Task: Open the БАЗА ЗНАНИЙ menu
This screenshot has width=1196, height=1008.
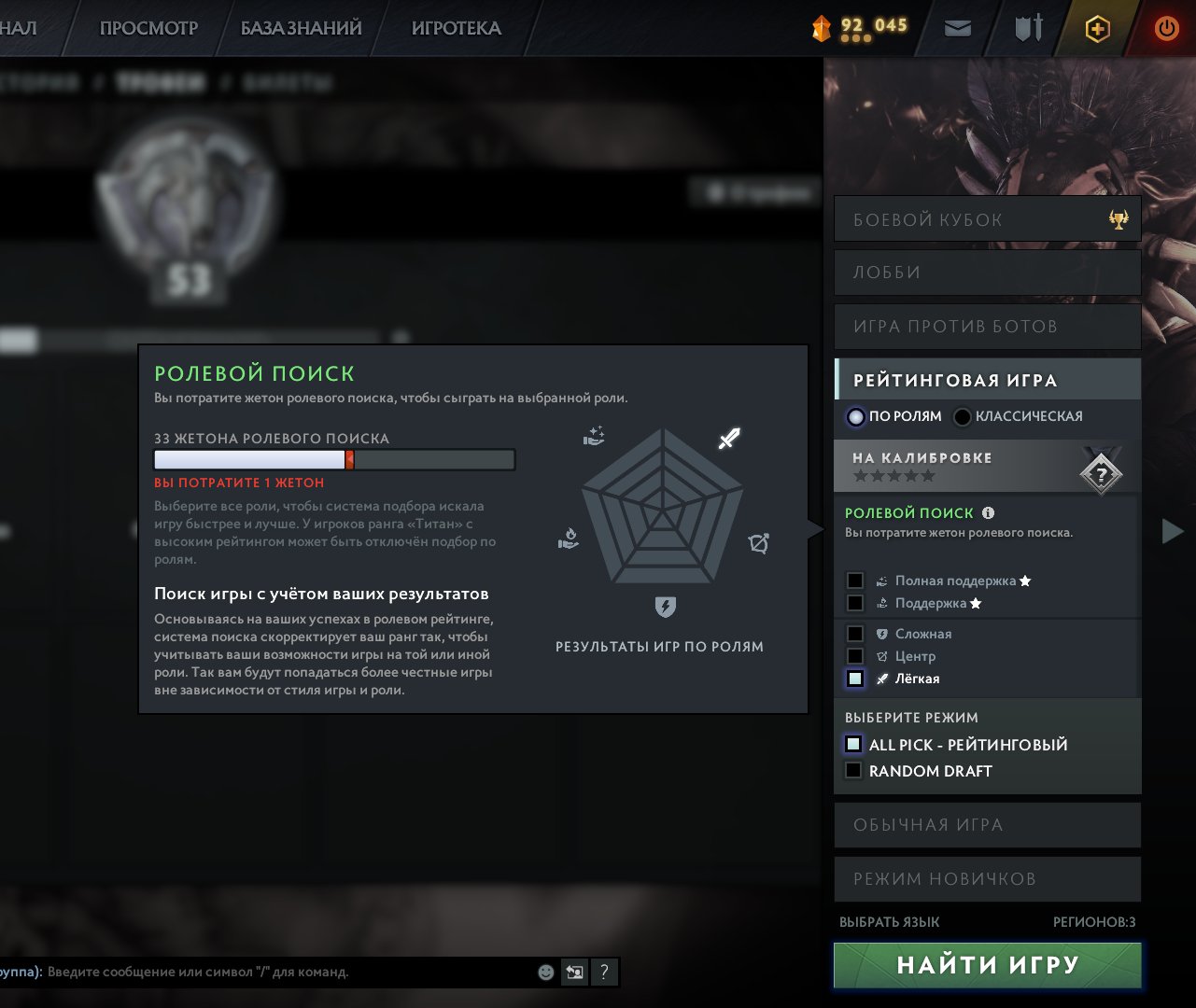Action: [302, 28]
